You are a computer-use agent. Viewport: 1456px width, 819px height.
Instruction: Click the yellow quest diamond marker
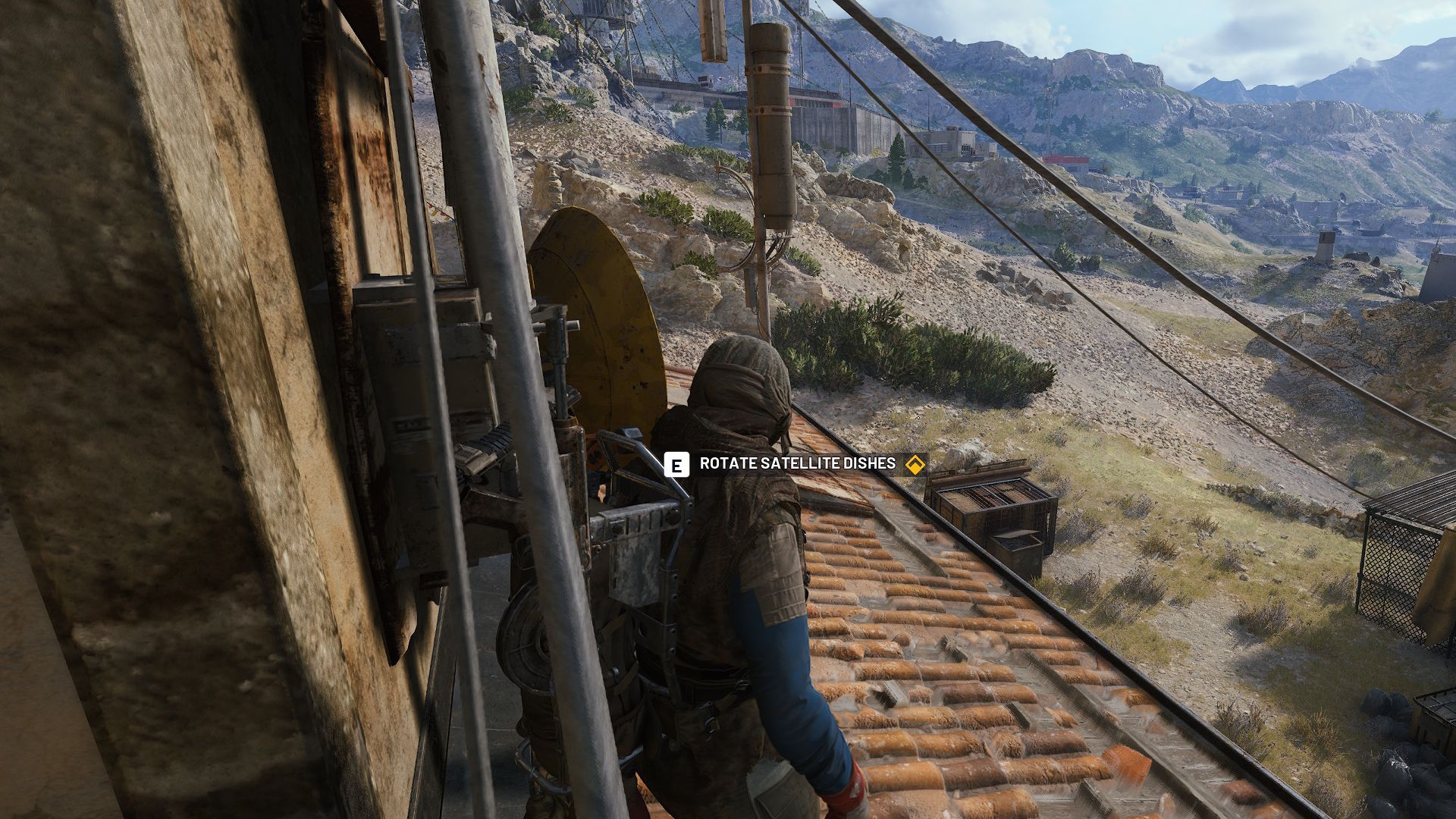pyautogui.click(x=915, y=465)
